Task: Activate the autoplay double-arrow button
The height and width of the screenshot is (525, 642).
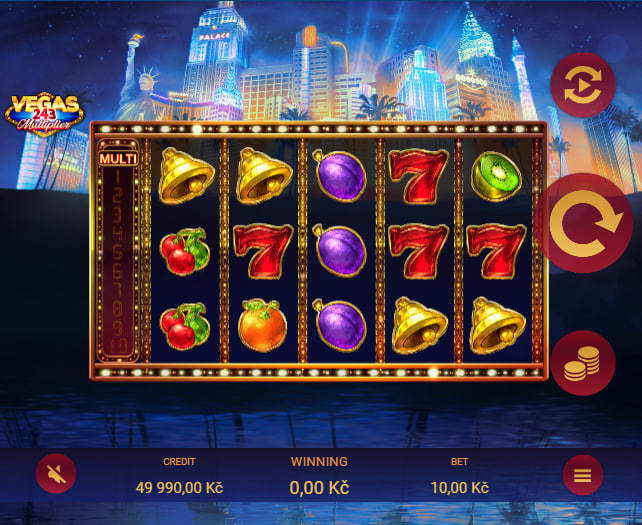Action: (x=583, y=86)
